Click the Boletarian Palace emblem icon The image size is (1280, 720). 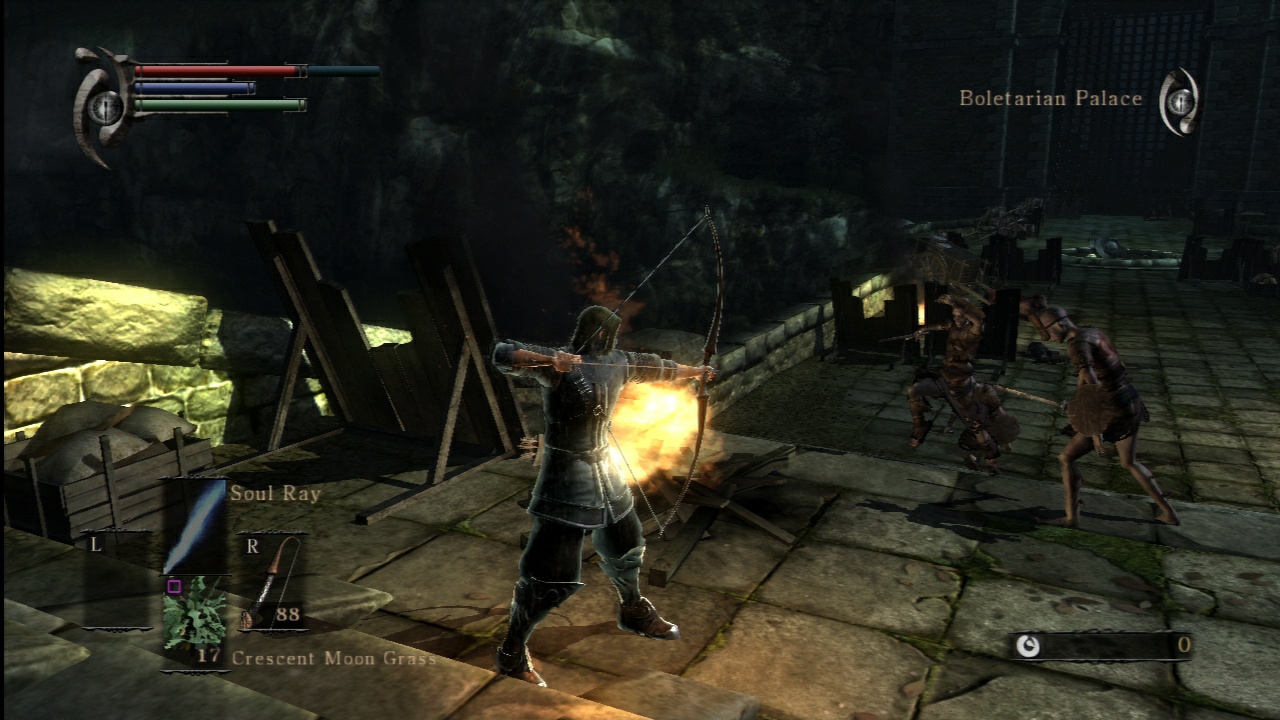tap(1180, 100)
